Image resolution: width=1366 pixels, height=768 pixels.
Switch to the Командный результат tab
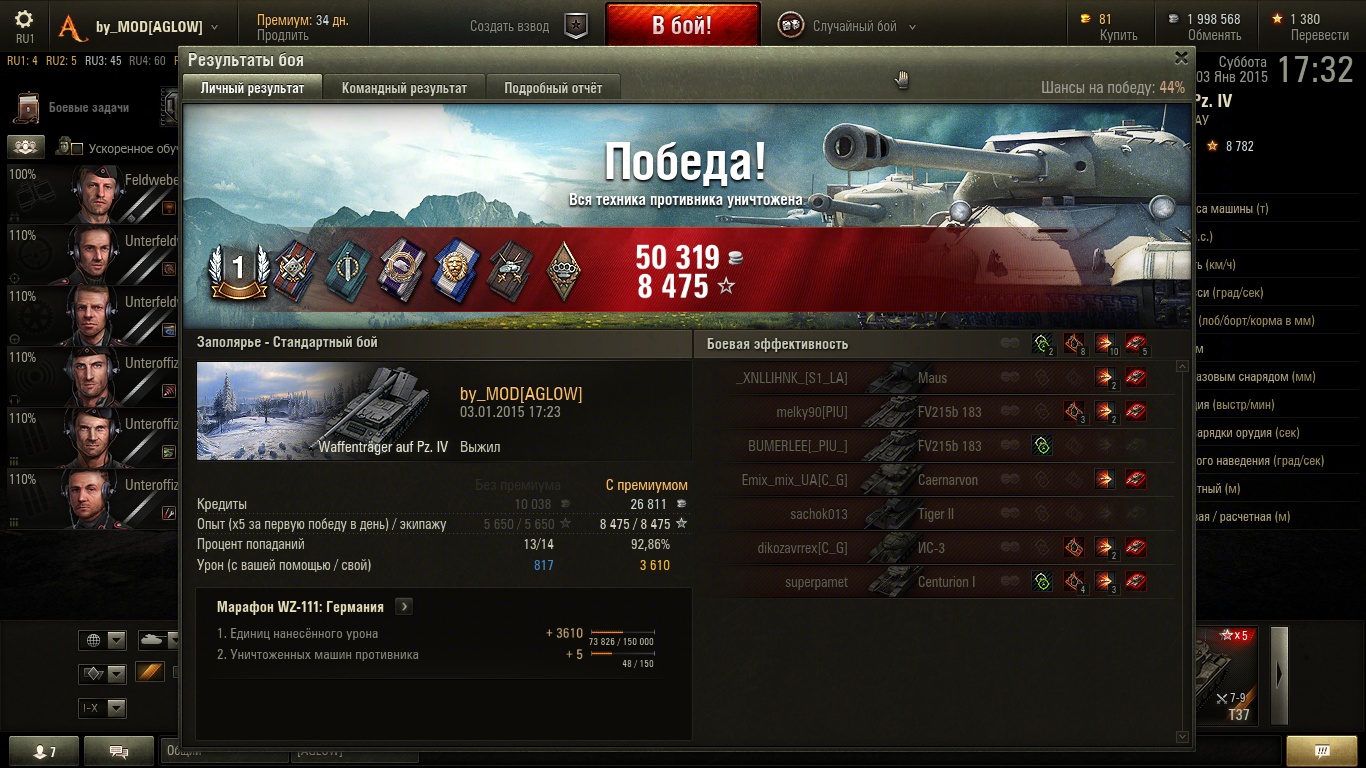[404, 88]
